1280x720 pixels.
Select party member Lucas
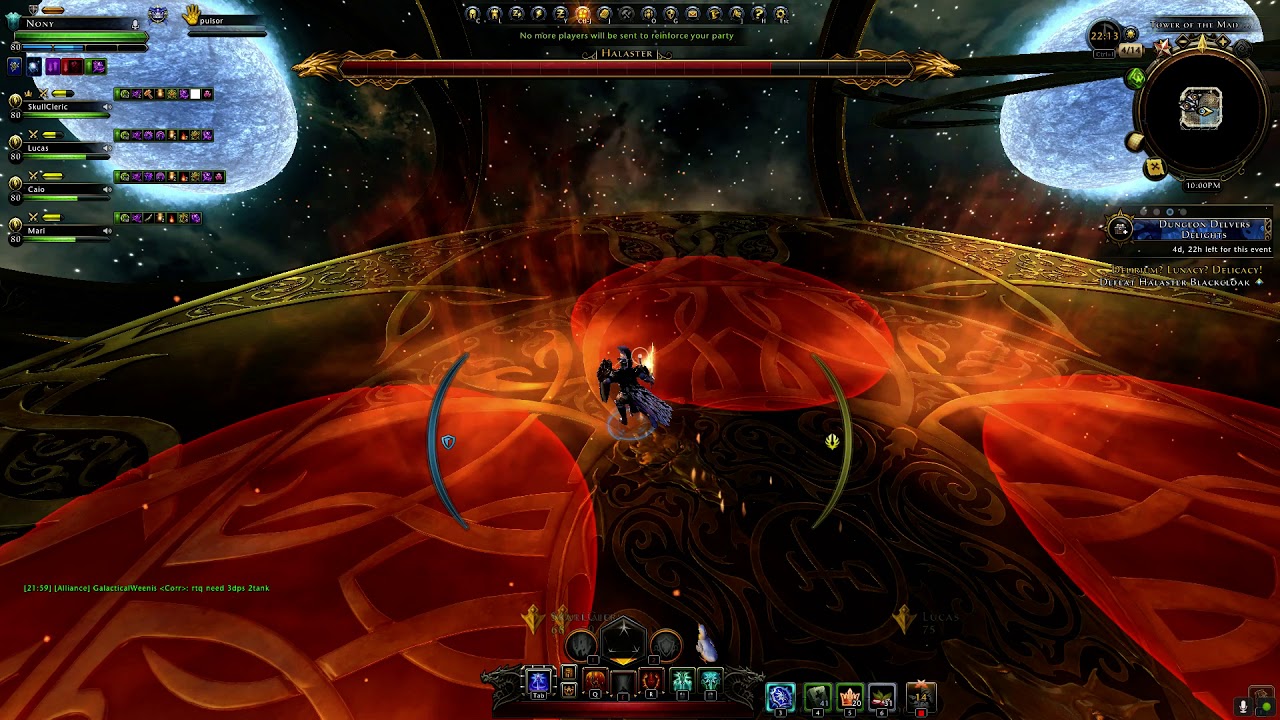40,147
